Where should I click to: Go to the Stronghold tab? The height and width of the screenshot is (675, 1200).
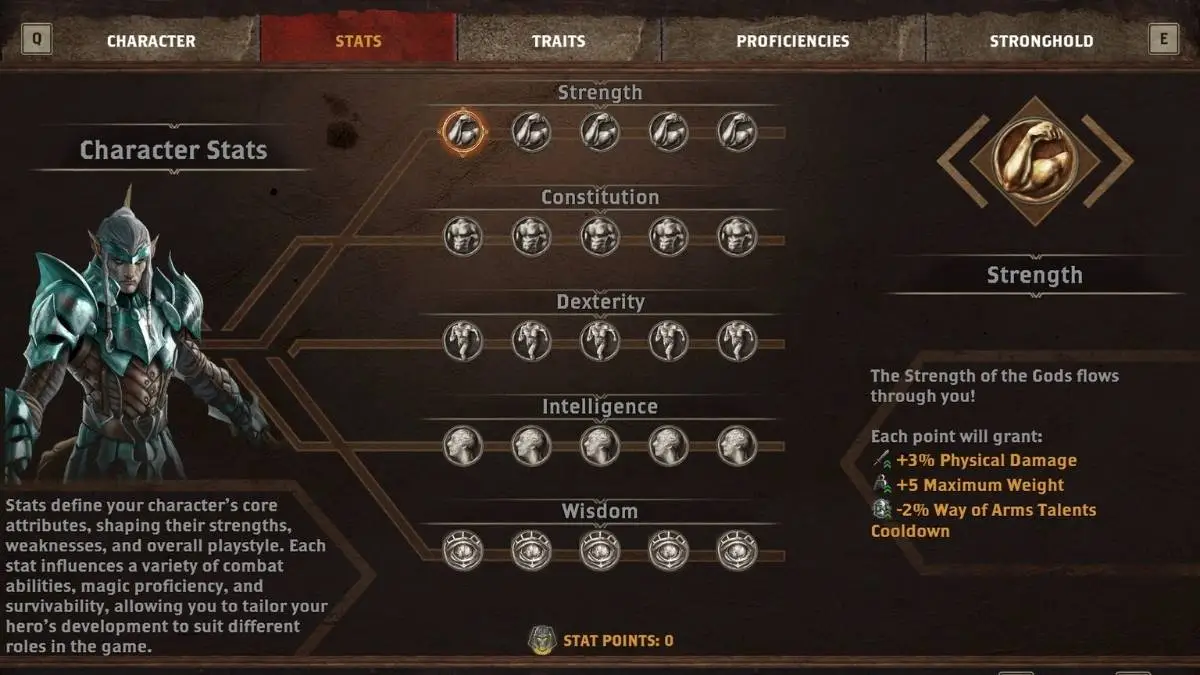[x=1041, y=41]
